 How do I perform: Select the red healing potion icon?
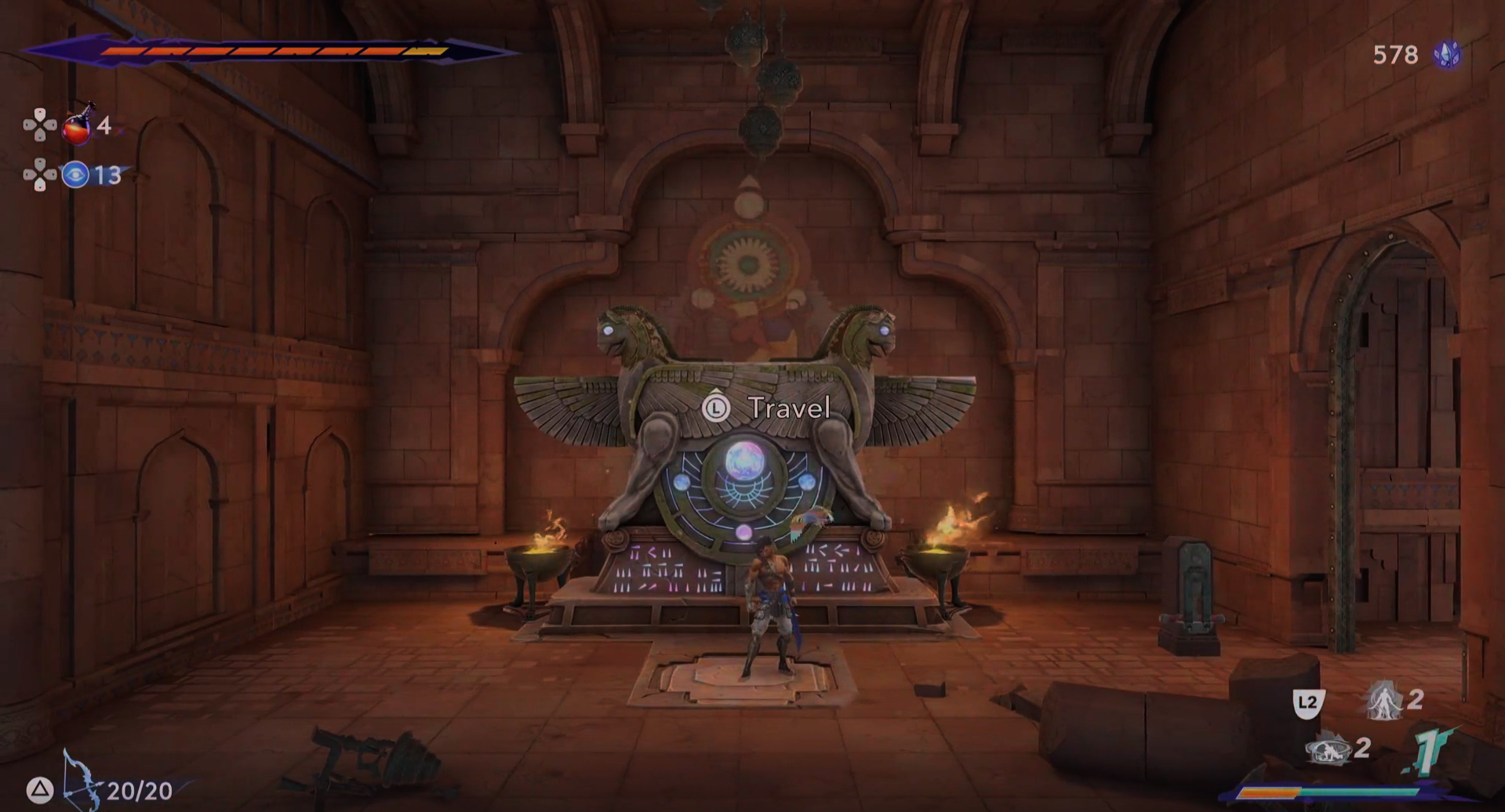(x=78, y=125)
